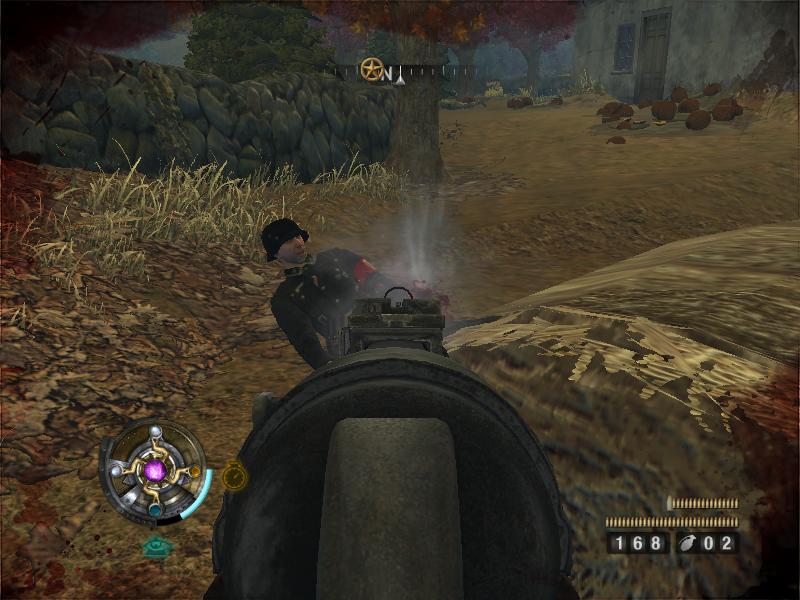
Task: Select the gold stopwatch power icon
Action: coord(233,476)
